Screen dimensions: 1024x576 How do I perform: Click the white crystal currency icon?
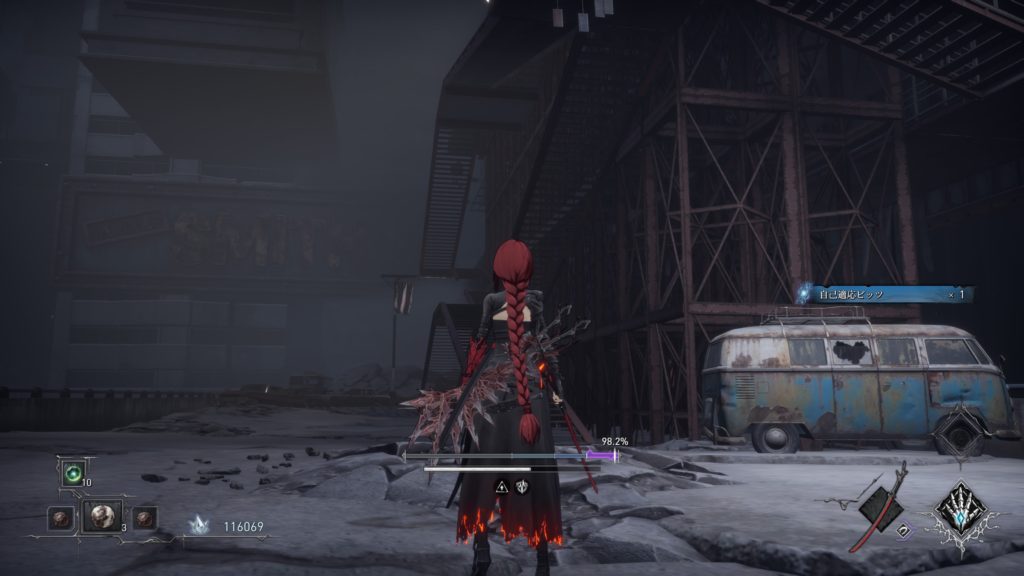[199, 524]
